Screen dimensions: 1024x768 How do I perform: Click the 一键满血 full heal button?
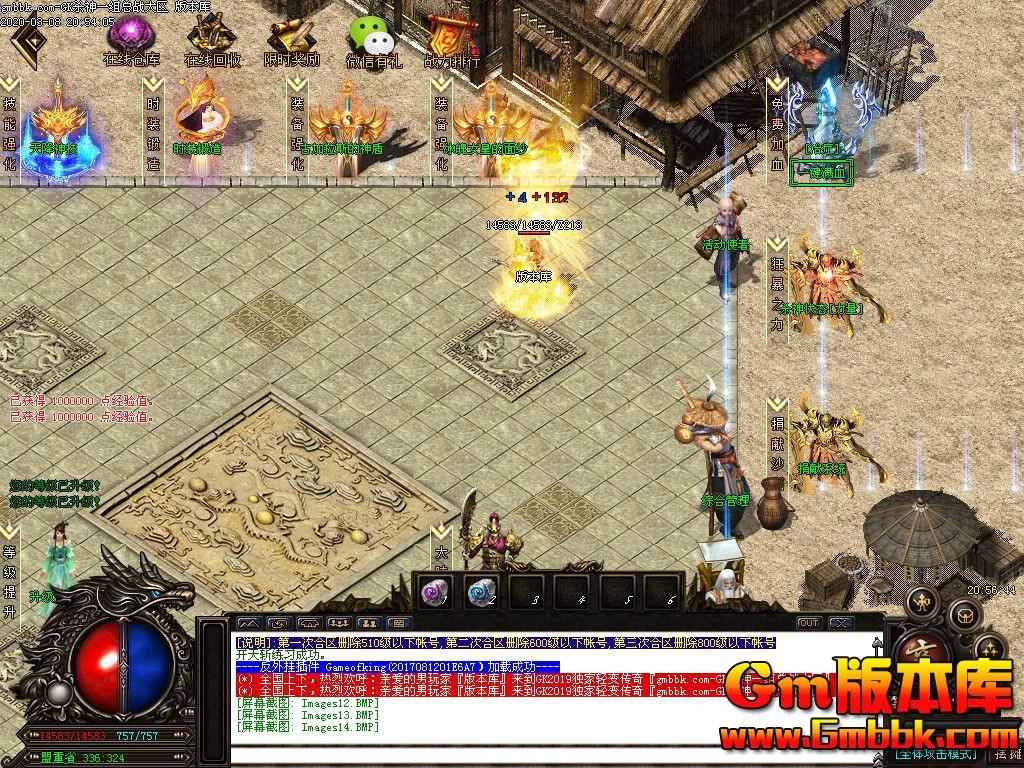point(821,172)
